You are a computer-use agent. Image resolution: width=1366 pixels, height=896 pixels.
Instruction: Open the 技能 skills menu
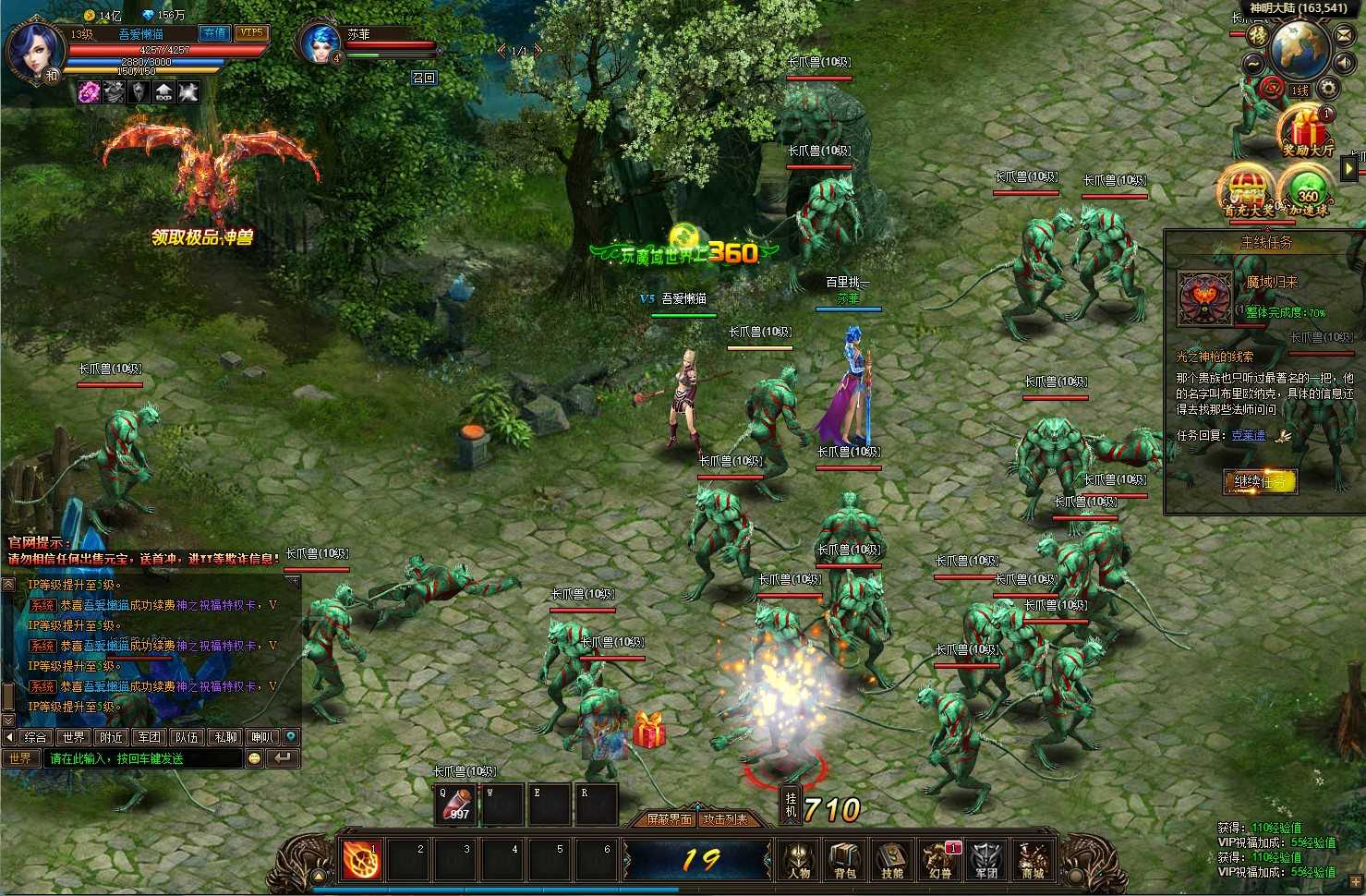pos(892,859)
